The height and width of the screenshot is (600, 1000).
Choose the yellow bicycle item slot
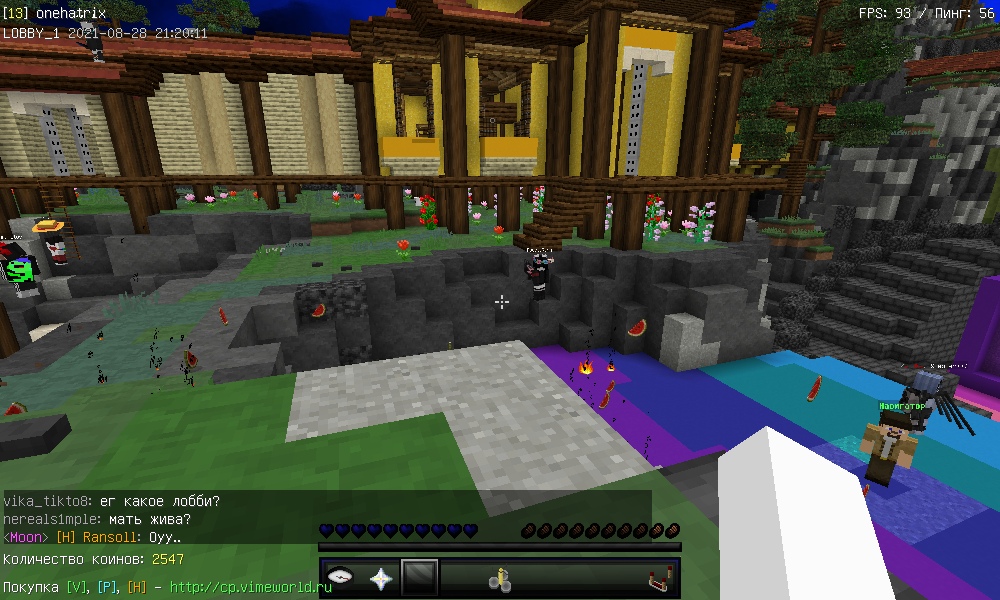pos(499,578)
